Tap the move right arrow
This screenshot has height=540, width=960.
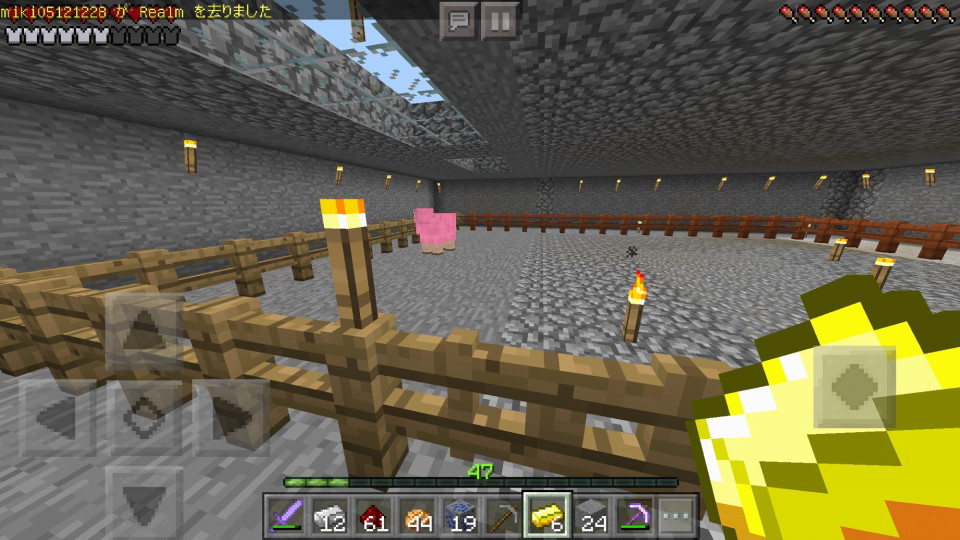[231, 418]
